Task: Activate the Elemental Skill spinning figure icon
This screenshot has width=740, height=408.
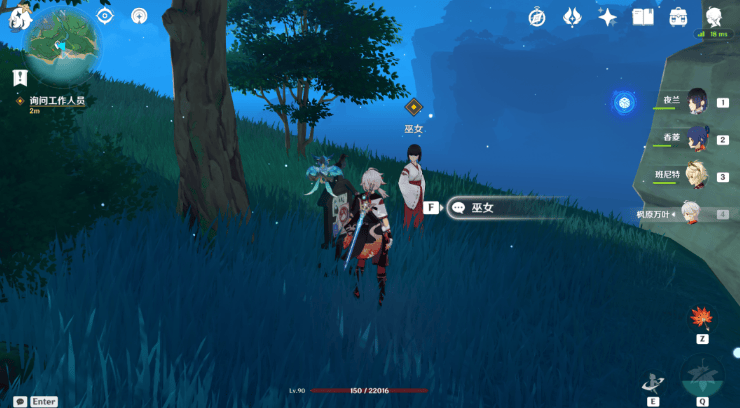Action: [x=653, y=381]
